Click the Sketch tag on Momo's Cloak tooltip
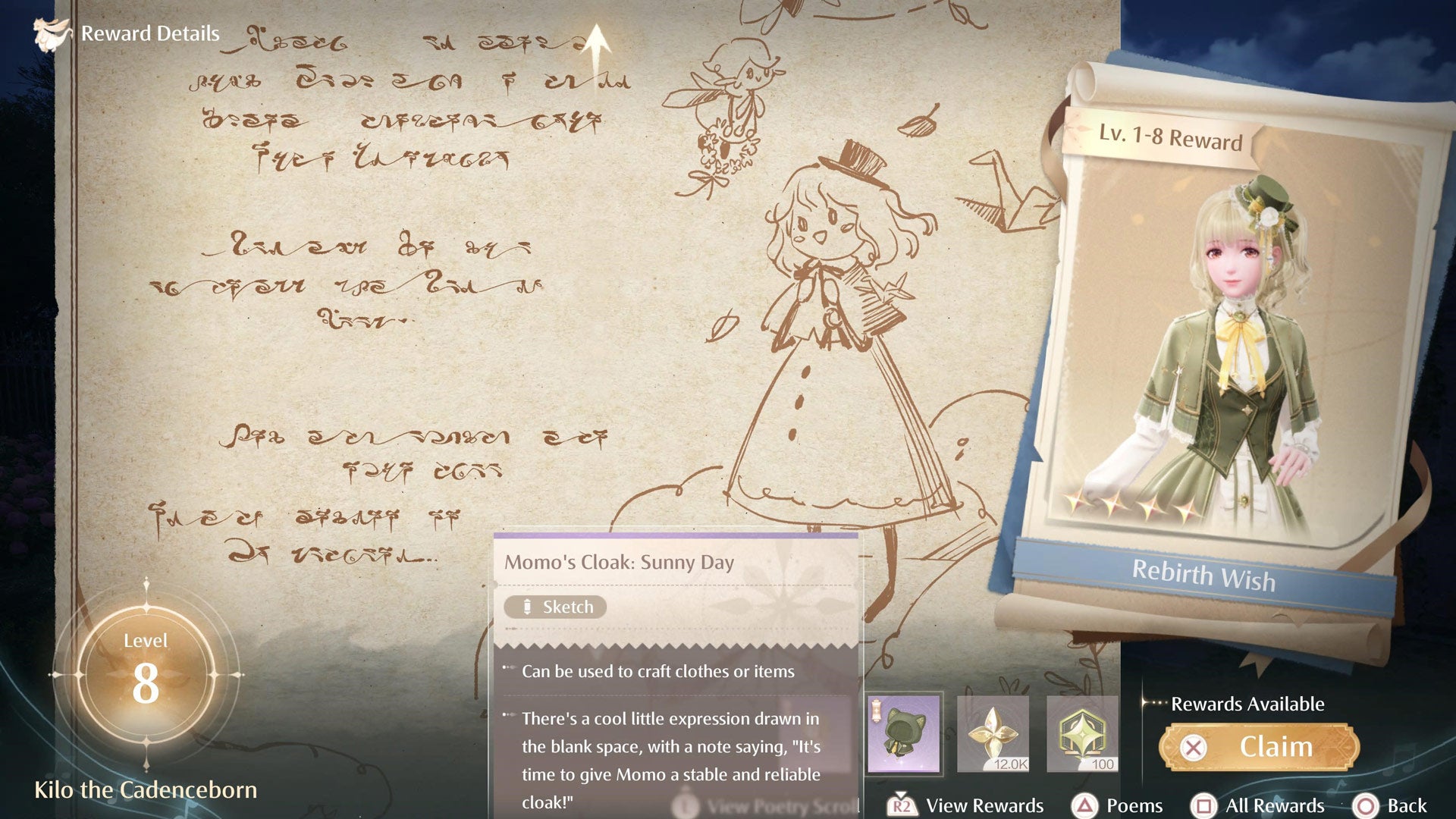Image resolution: width=1456 pixels, height=819 pixels. point(557,607)
